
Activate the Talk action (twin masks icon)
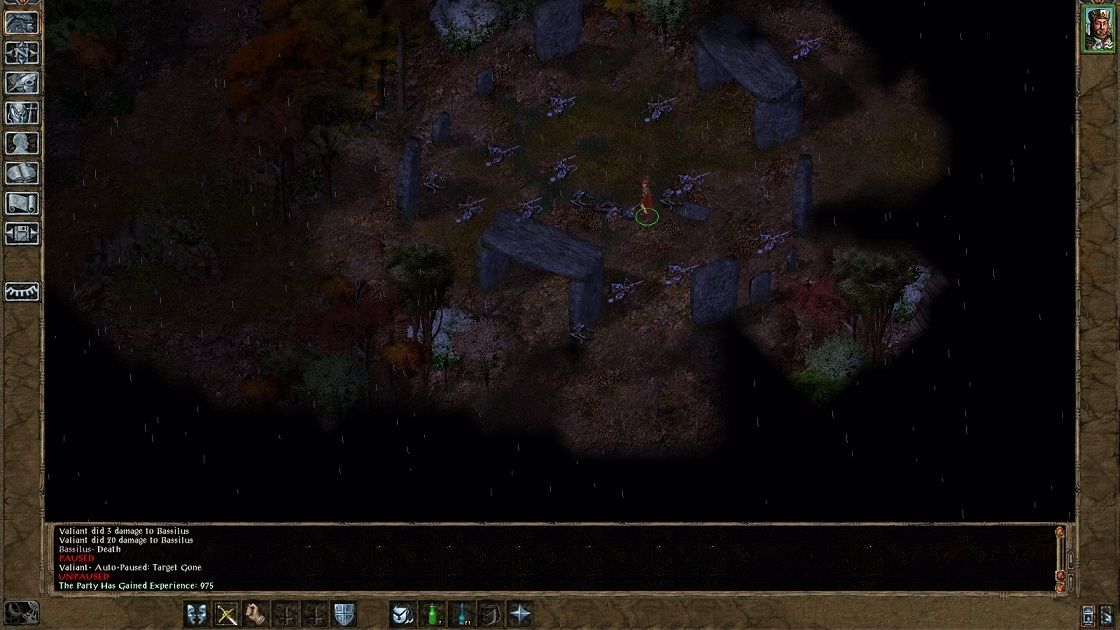pyautogui.click(x=197, y=613)
